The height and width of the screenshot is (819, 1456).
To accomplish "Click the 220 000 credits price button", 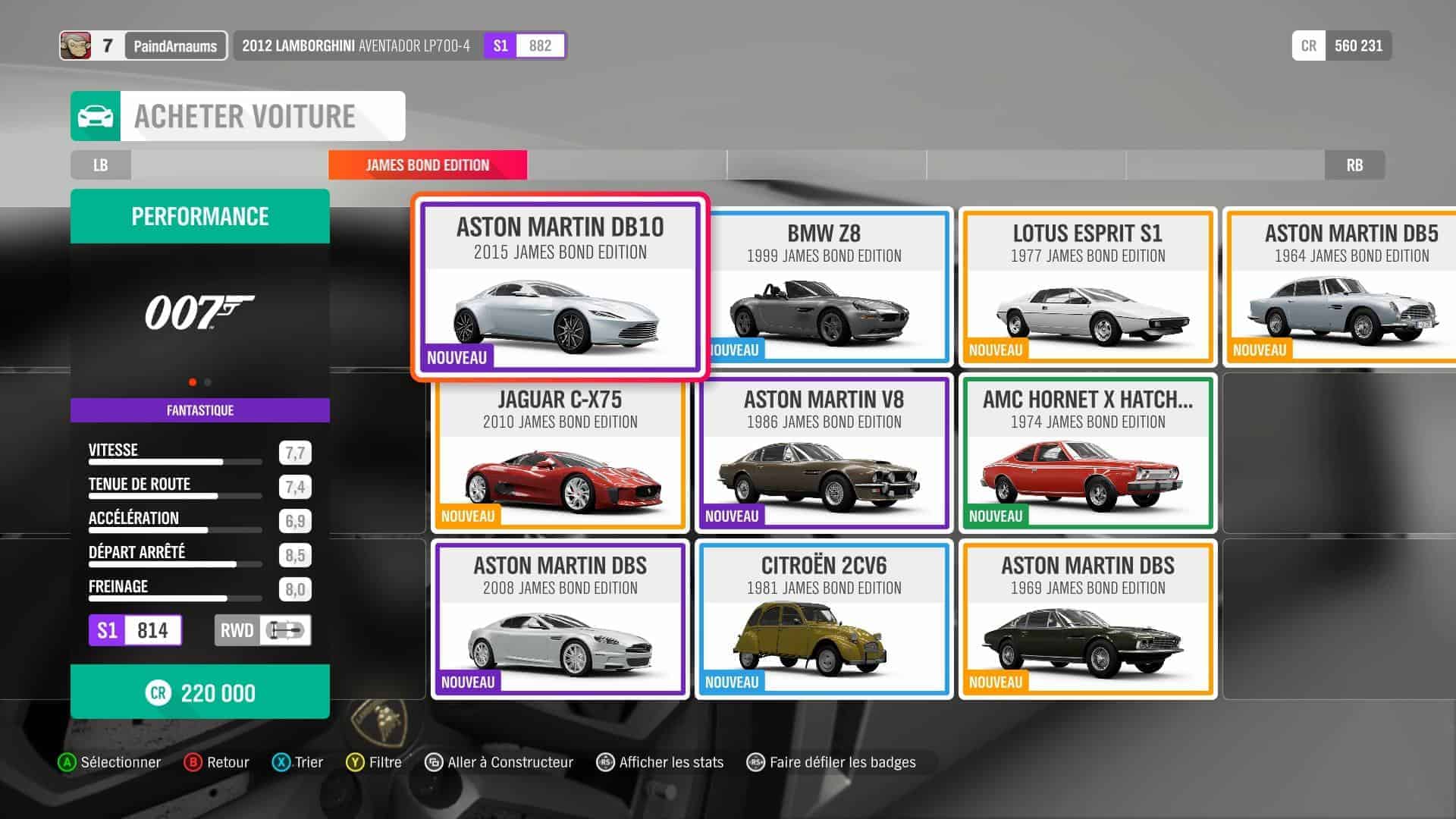I will [200, 692].
